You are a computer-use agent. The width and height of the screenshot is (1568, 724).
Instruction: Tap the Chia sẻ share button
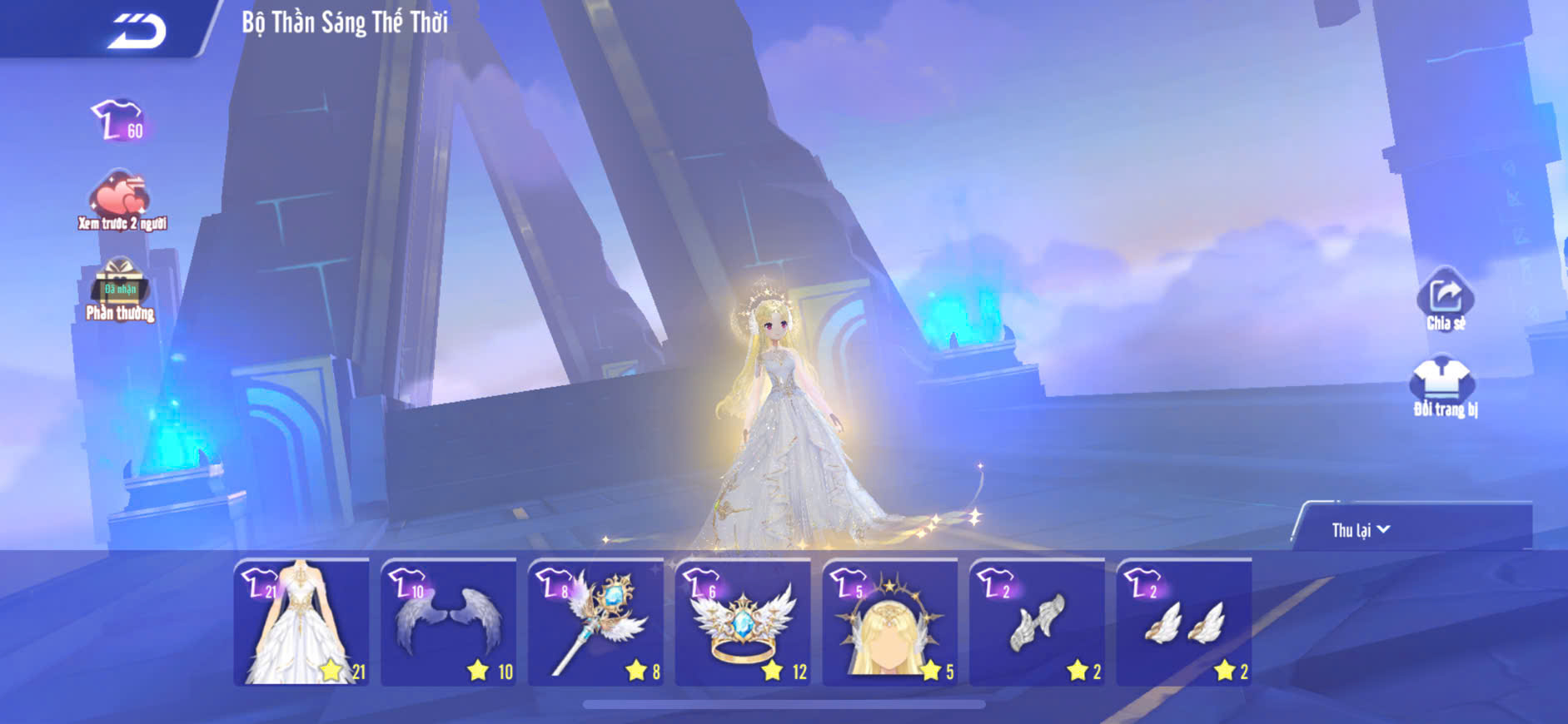coord(1445,300)
